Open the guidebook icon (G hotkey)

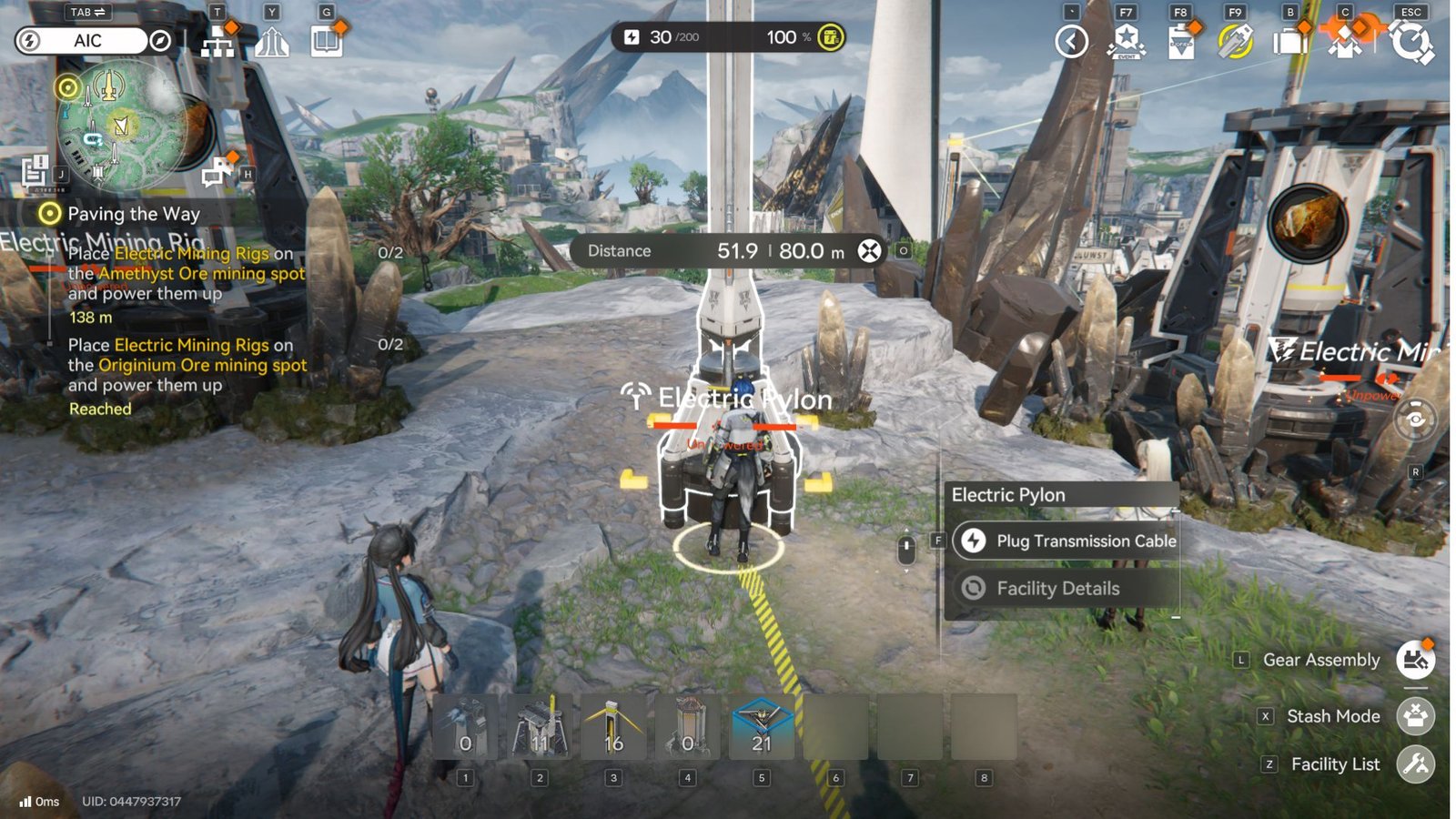[328, 42]
